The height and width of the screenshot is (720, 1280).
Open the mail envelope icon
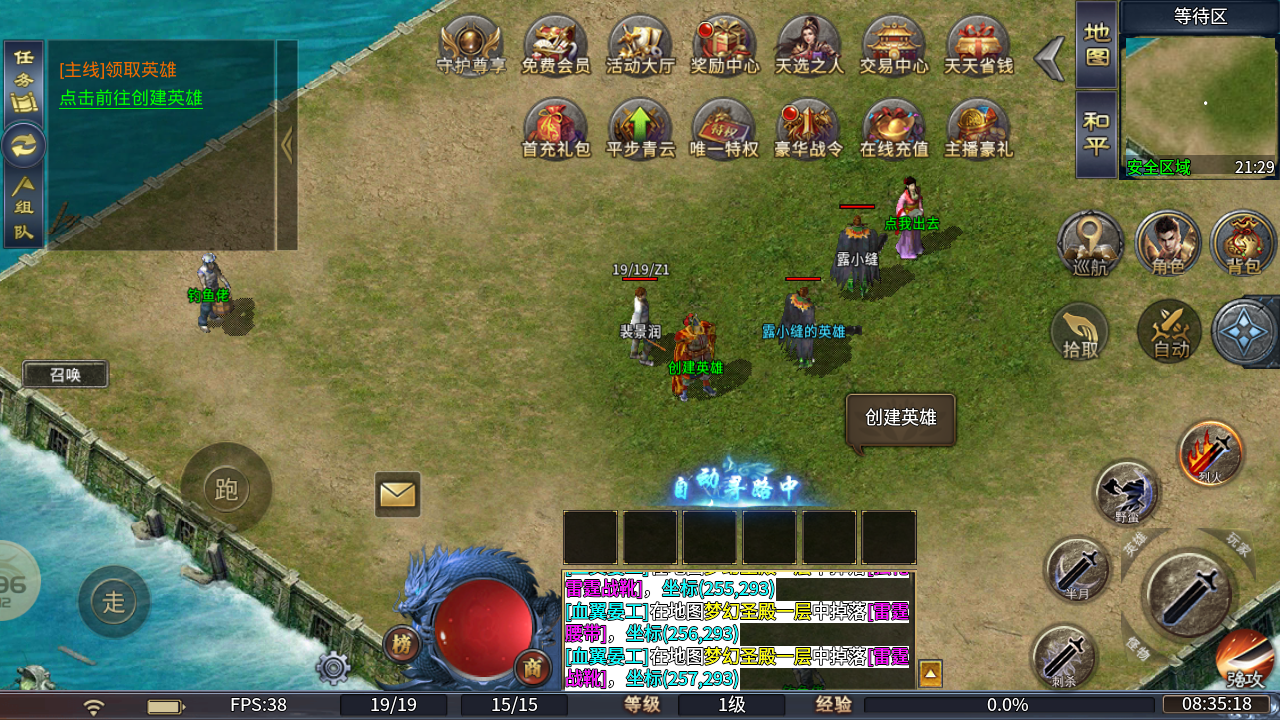tap(397, 494)
